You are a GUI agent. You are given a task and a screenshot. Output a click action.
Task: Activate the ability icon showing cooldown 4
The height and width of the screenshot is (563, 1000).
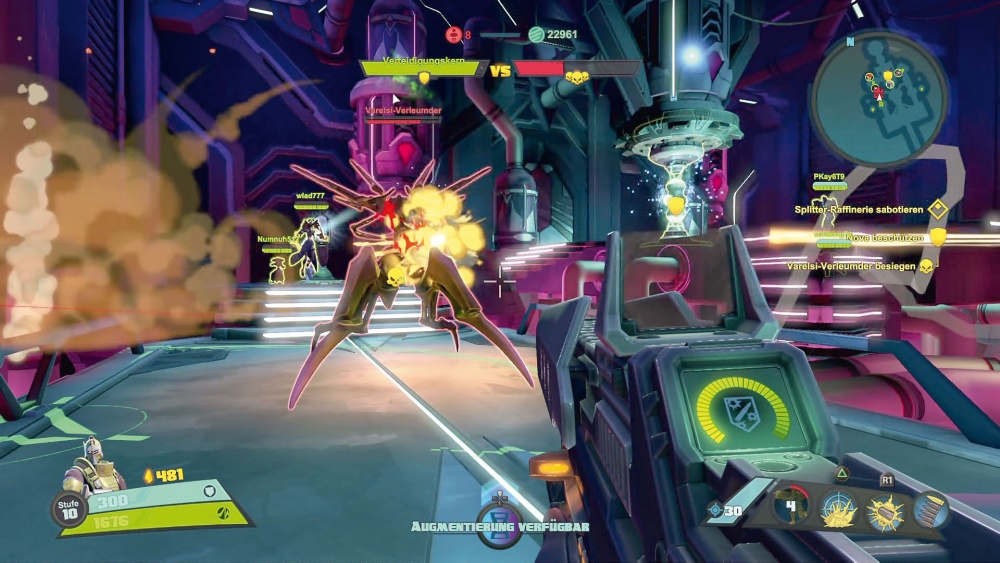pos(790,509)
